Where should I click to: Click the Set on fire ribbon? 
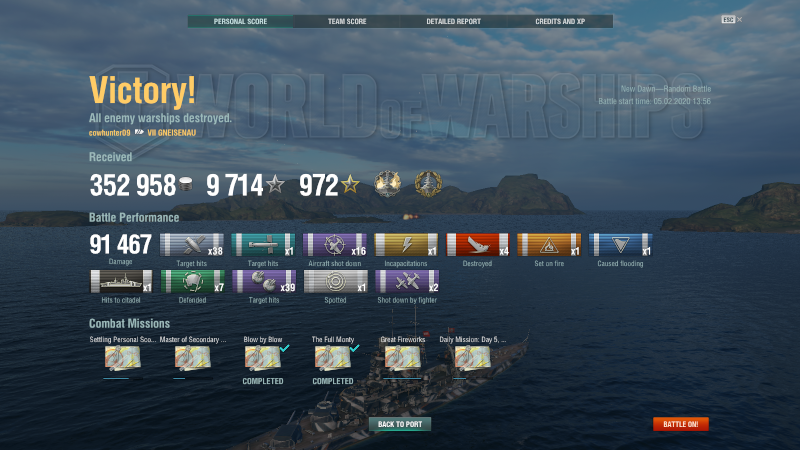[x=549, y=245]
